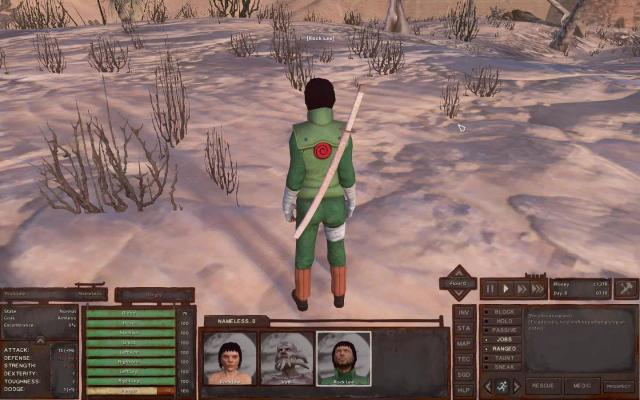The width and height of the screenshot is (640, 400).
Task: Open the TEC tech panel
Action: coord(463,358)
